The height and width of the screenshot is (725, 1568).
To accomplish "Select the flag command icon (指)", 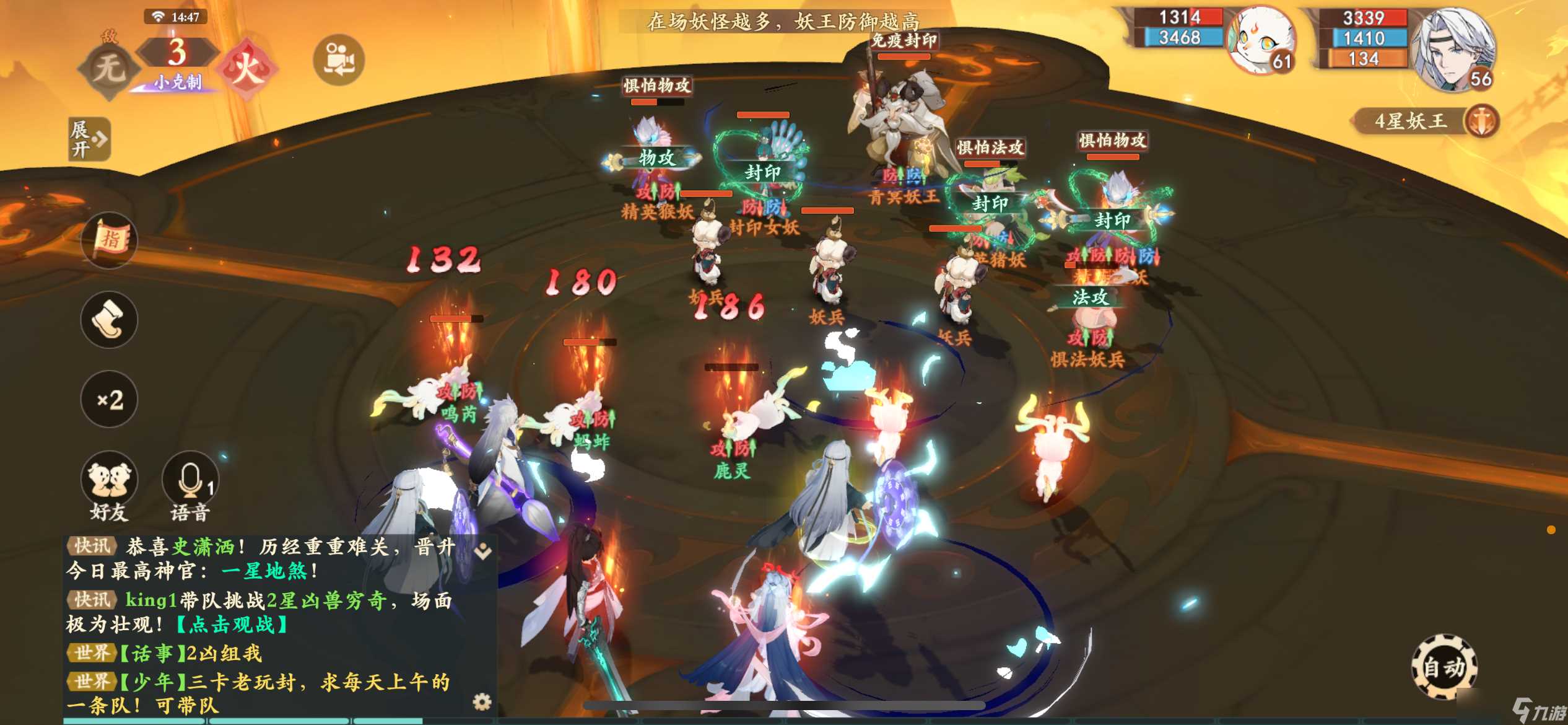I will coord(108,240).
